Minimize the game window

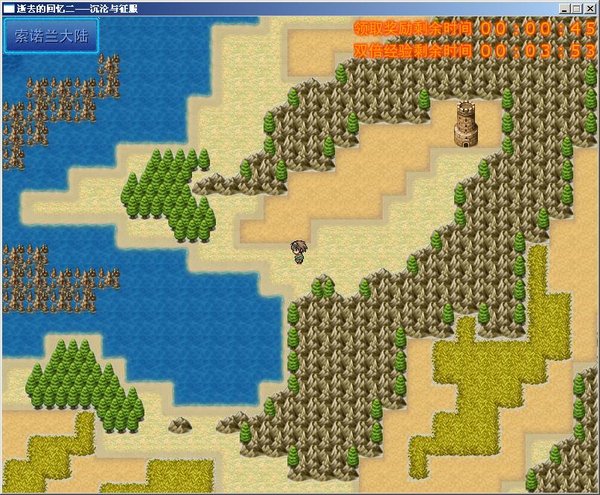click(x=565, y=7)
